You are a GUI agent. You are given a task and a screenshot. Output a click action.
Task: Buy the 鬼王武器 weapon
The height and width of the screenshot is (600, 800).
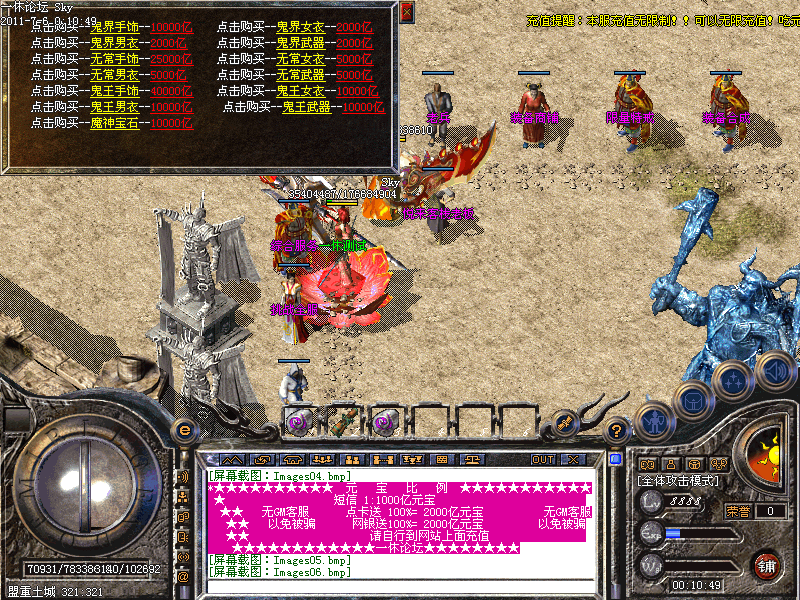point(307,107)
